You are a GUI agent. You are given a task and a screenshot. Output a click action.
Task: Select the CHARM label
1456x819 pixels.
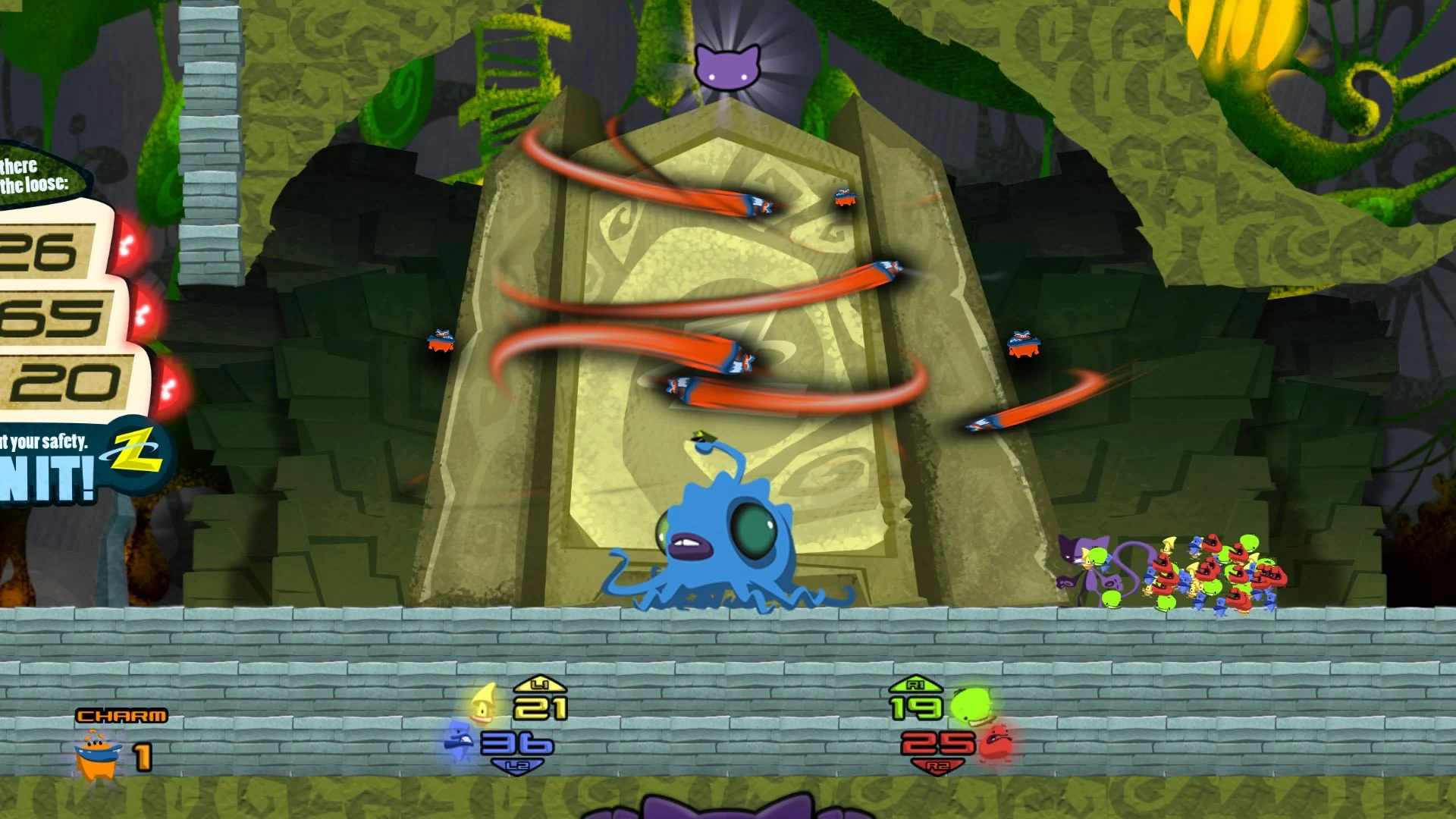[121, 714]
